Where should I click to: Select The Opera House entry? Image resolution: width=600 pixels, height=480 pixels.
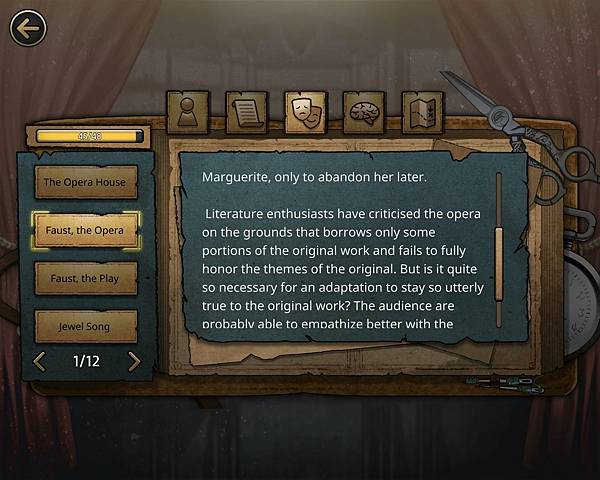85,182
